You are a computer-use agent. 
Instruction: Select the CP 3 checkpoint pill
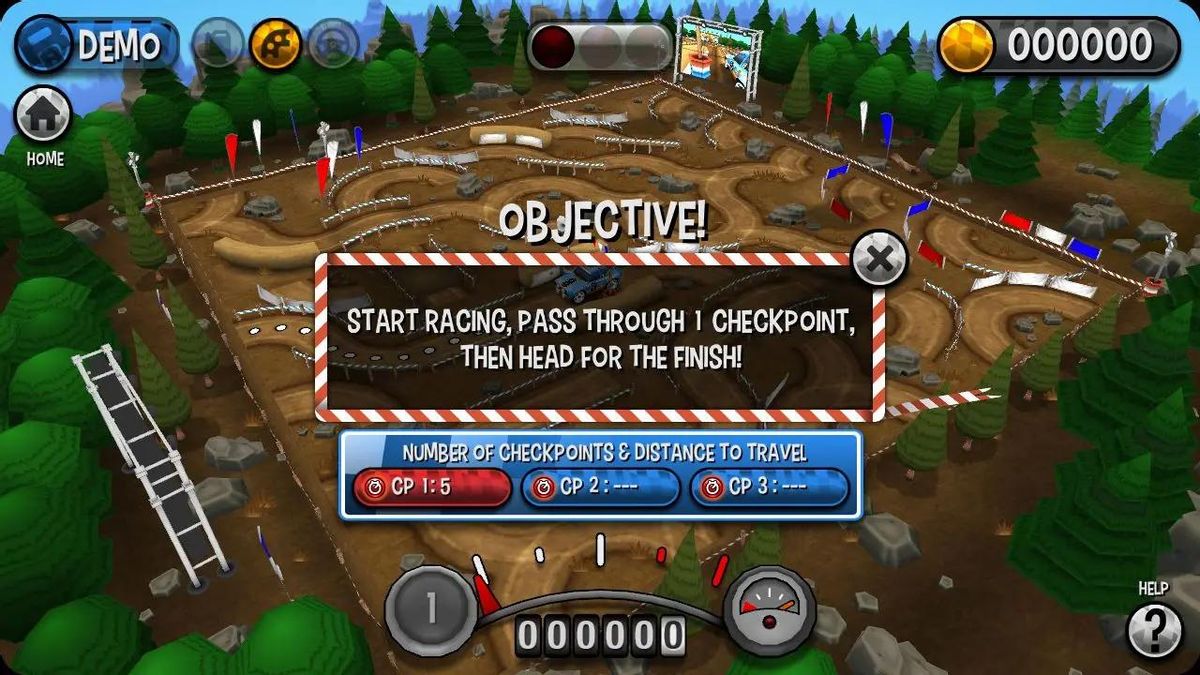769,488
